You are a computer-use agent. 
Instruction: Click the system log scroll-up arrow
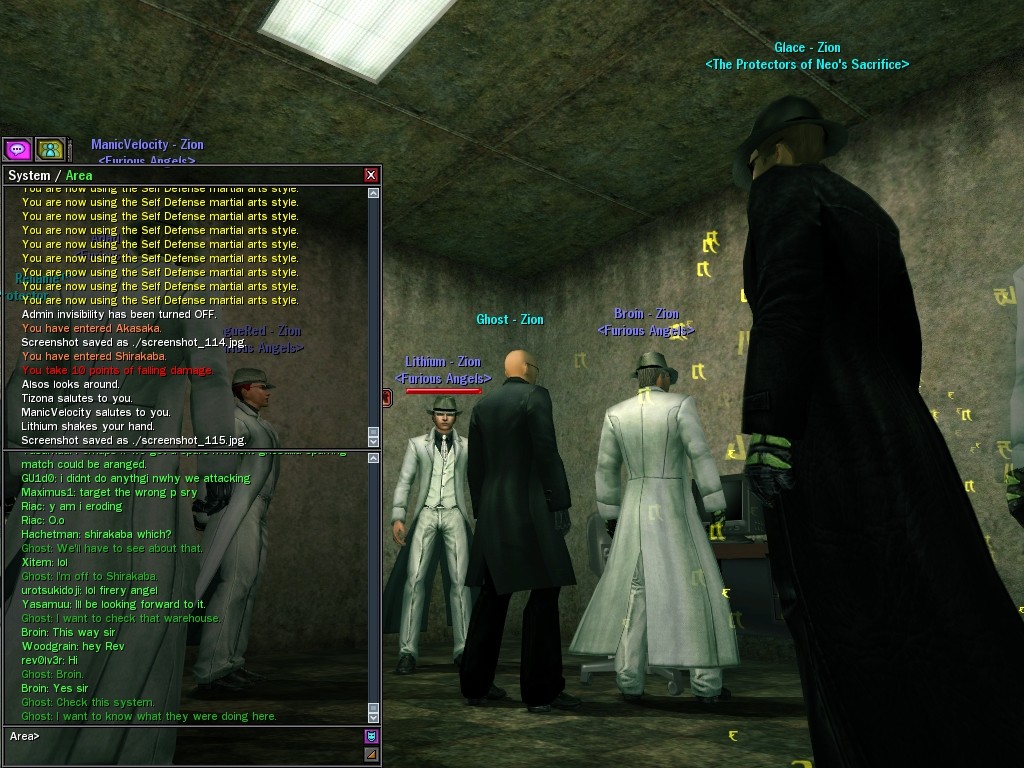[x=374, y=193]
